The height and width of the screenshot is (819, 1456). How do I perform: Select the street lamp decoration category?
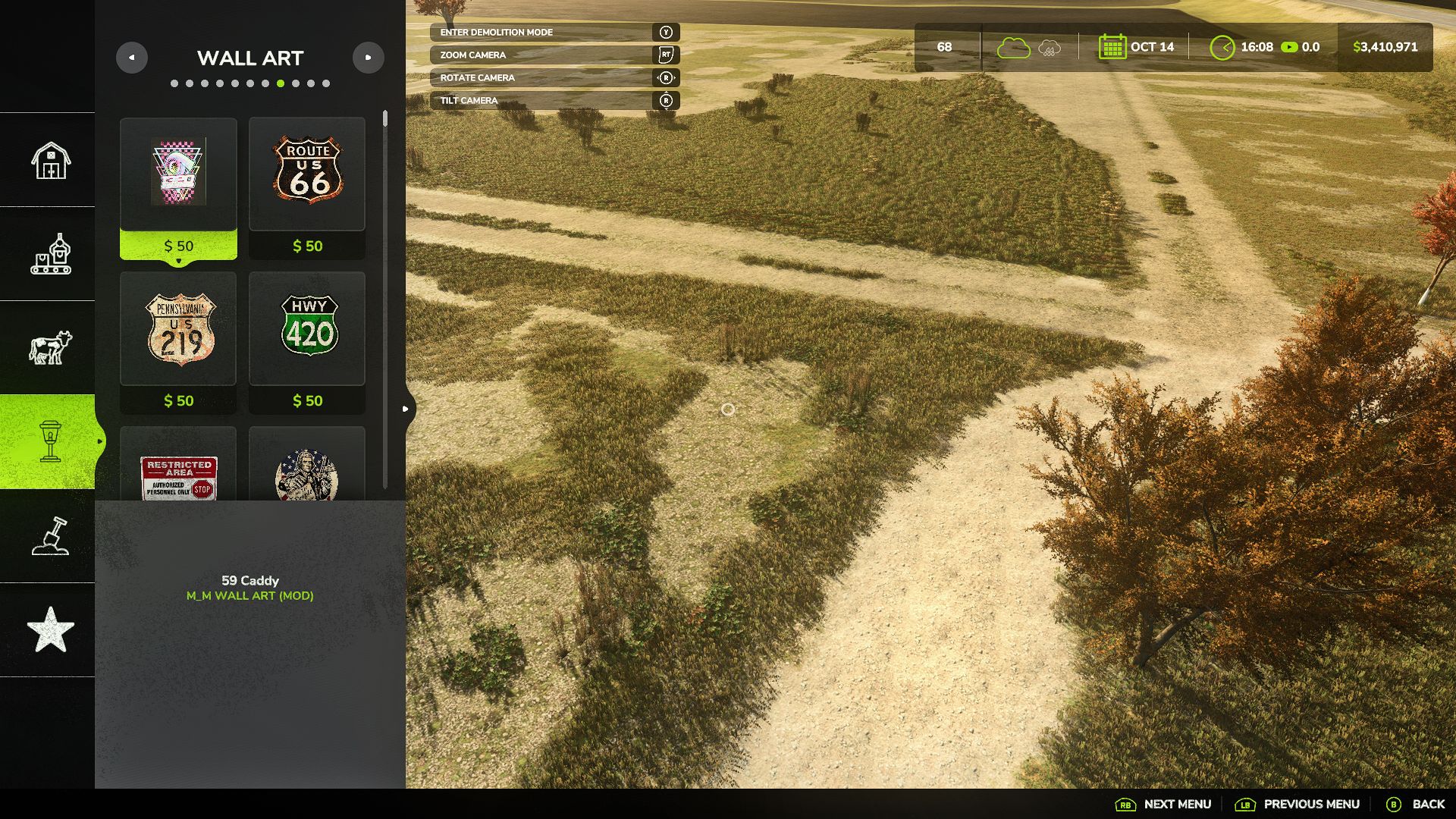[50, 441]
